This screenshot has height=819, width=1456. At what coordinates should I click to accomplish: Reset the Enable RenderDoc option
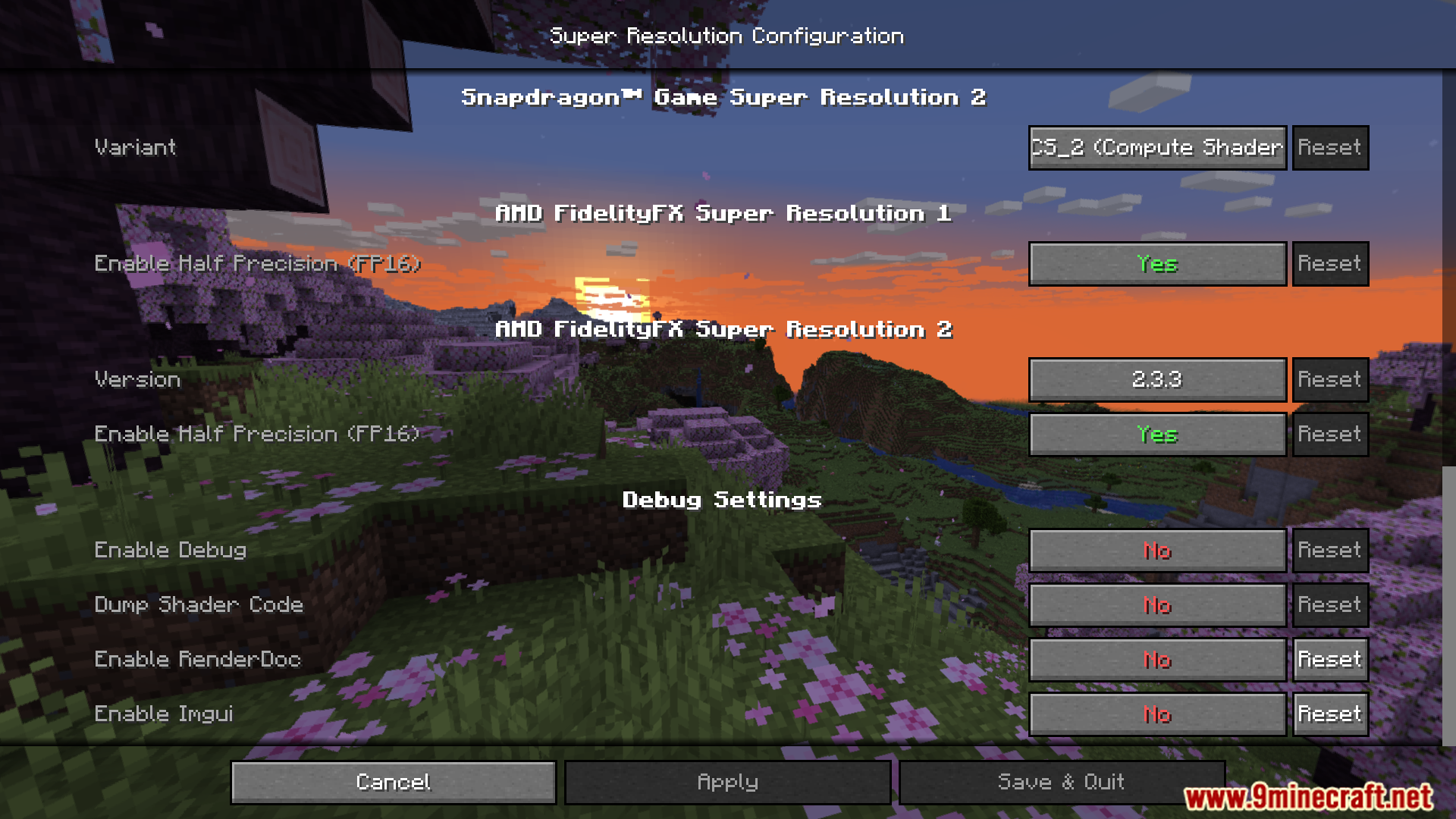click(1329, 659)
